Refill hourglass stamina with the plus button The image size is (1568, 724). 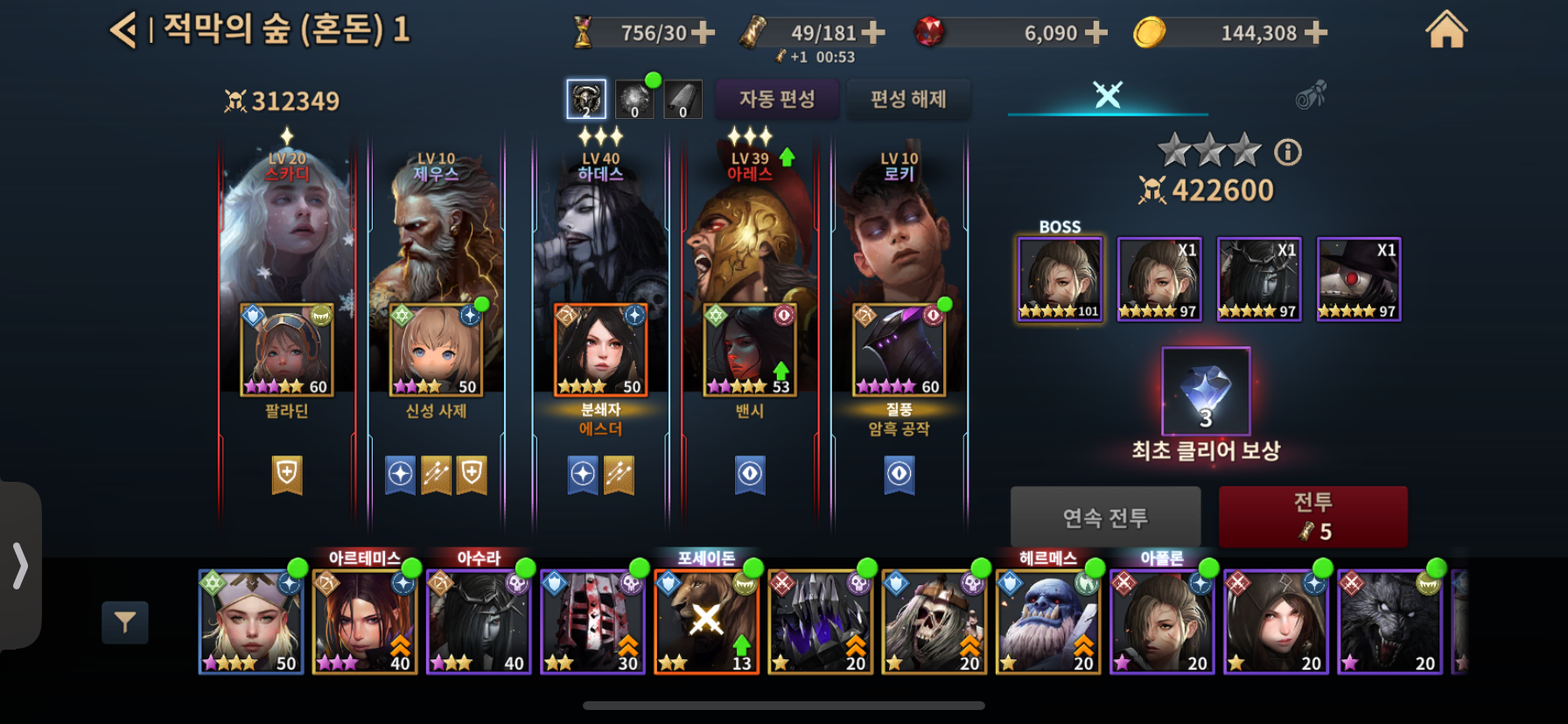point(703,33)
